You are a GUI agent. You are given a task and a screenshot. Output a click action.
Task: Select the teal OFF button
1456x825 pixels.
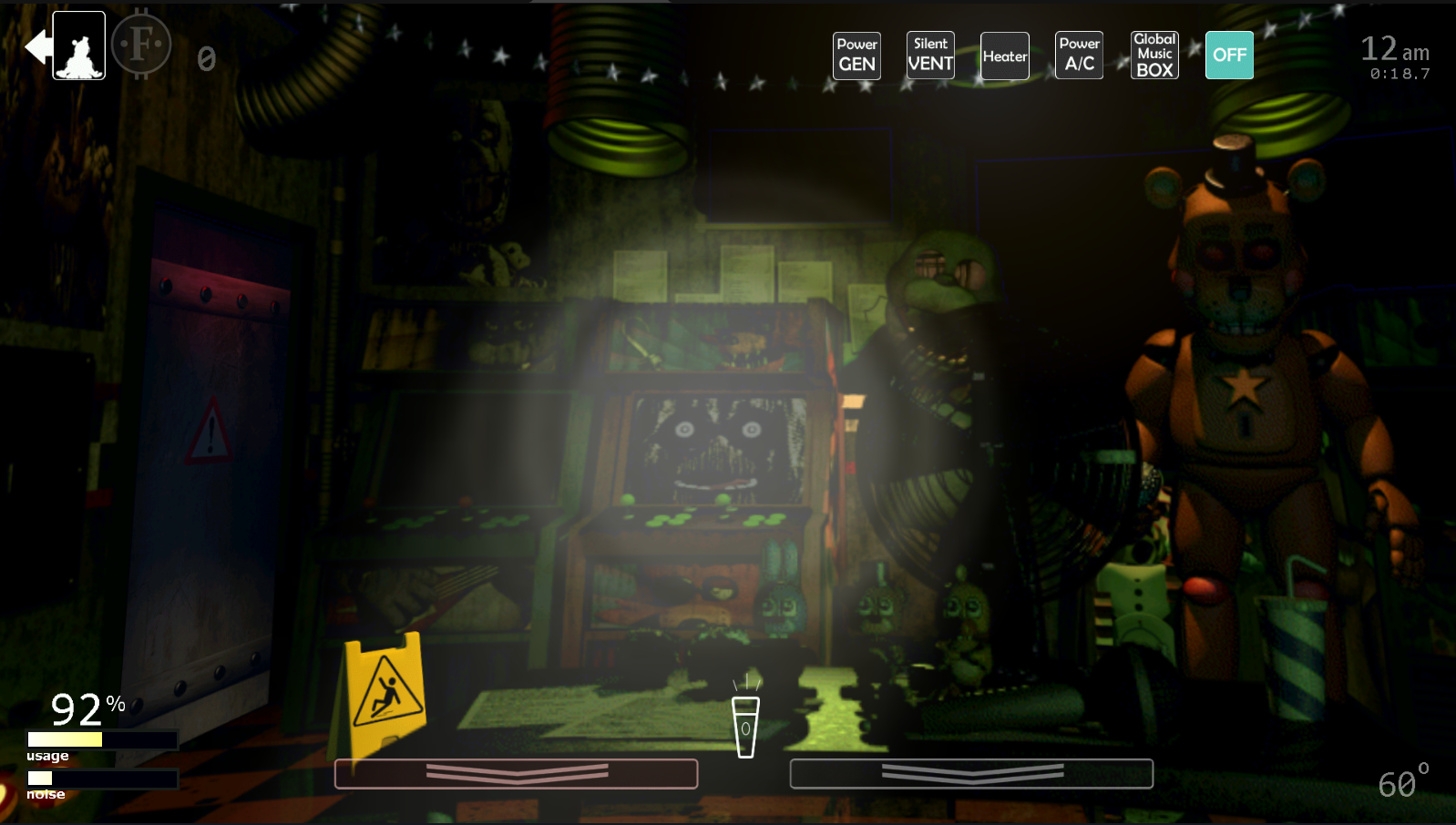[1229, 56]
